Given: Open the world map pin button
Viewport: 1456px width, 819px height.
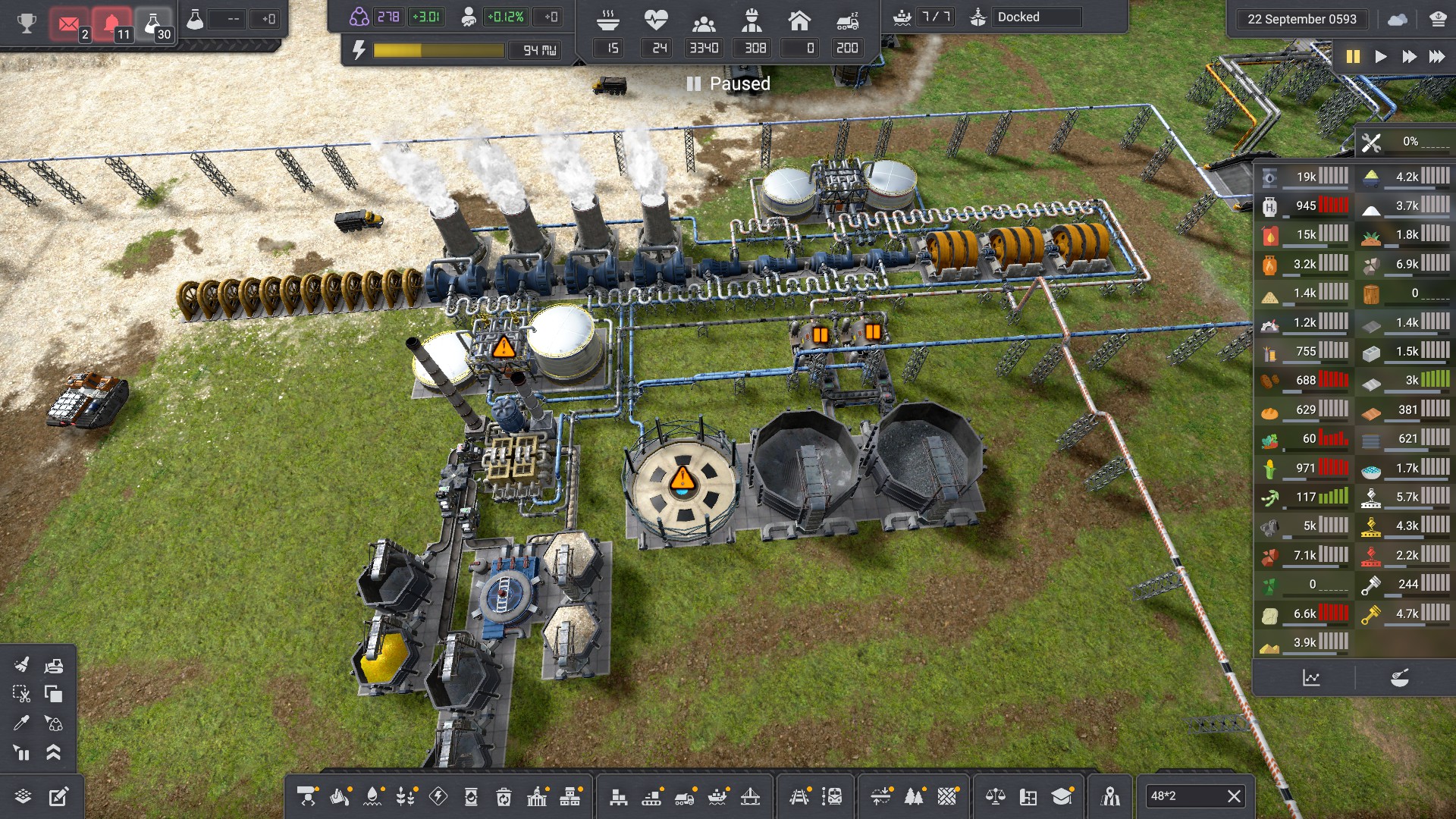Looking at the screenshot, I should pyautogui.click(x=1111, y=796).
